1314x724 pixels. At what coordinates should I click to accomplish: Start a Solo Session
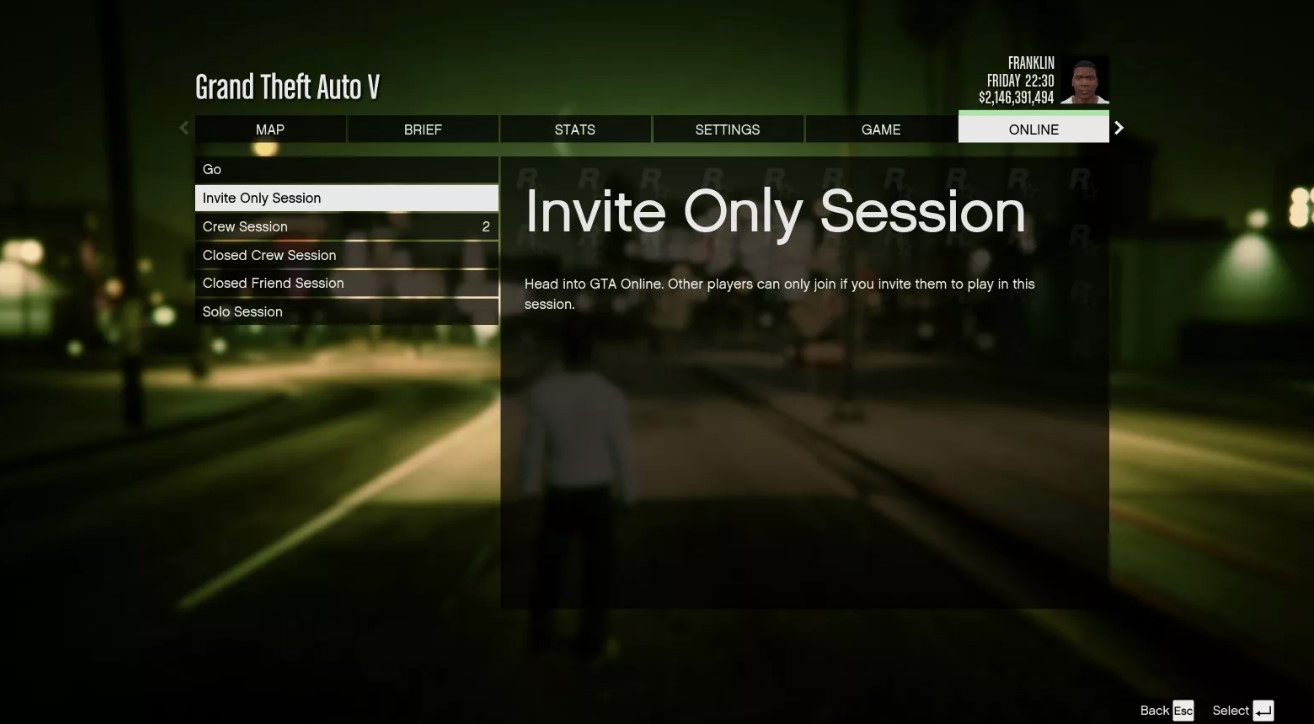pyautogui.click(x=346, y=312)
